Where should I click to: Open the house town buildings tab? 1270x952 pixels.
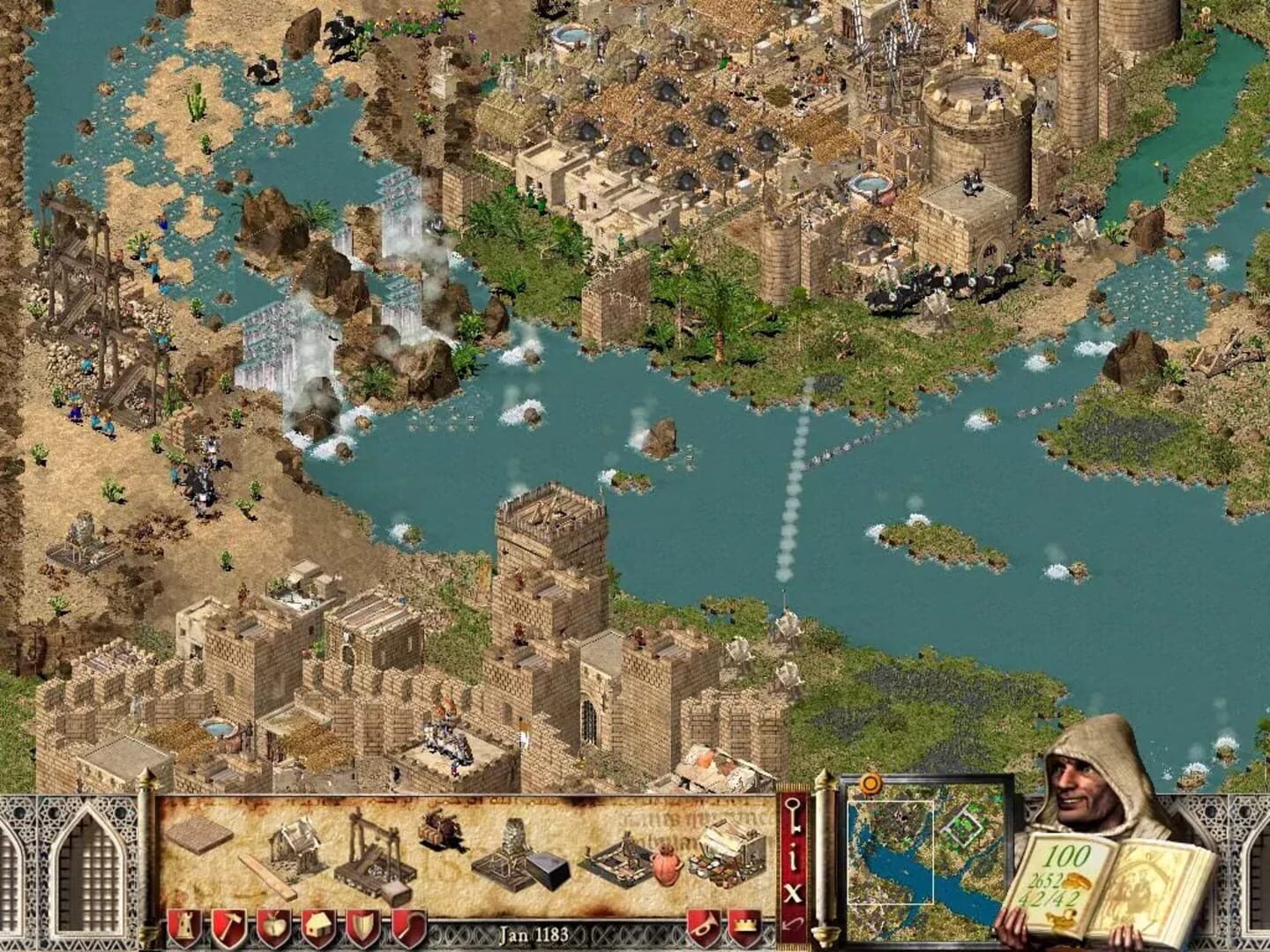pyautogui.click(x=319, y=926)
